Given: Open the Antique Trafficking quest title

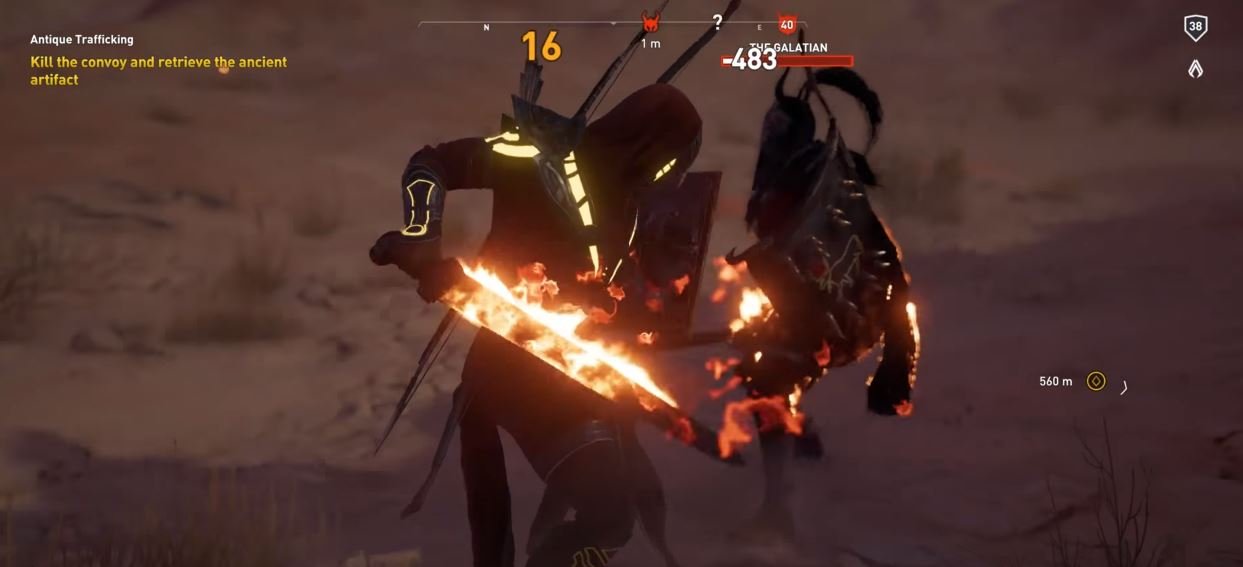Looking at the screenshot, I should pos(82,40).
